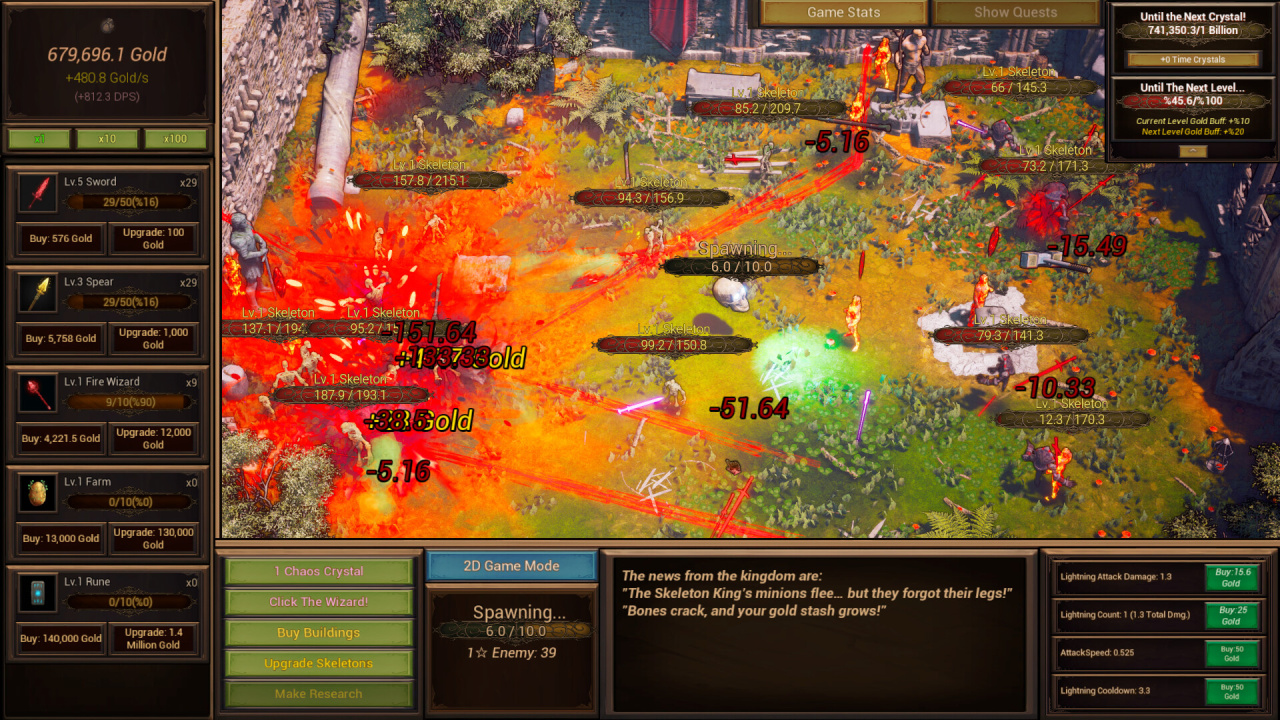Buy a Rune for 140,000 Gold
The width and height of the screenshot is (1280, 720).
coord(61,638)
